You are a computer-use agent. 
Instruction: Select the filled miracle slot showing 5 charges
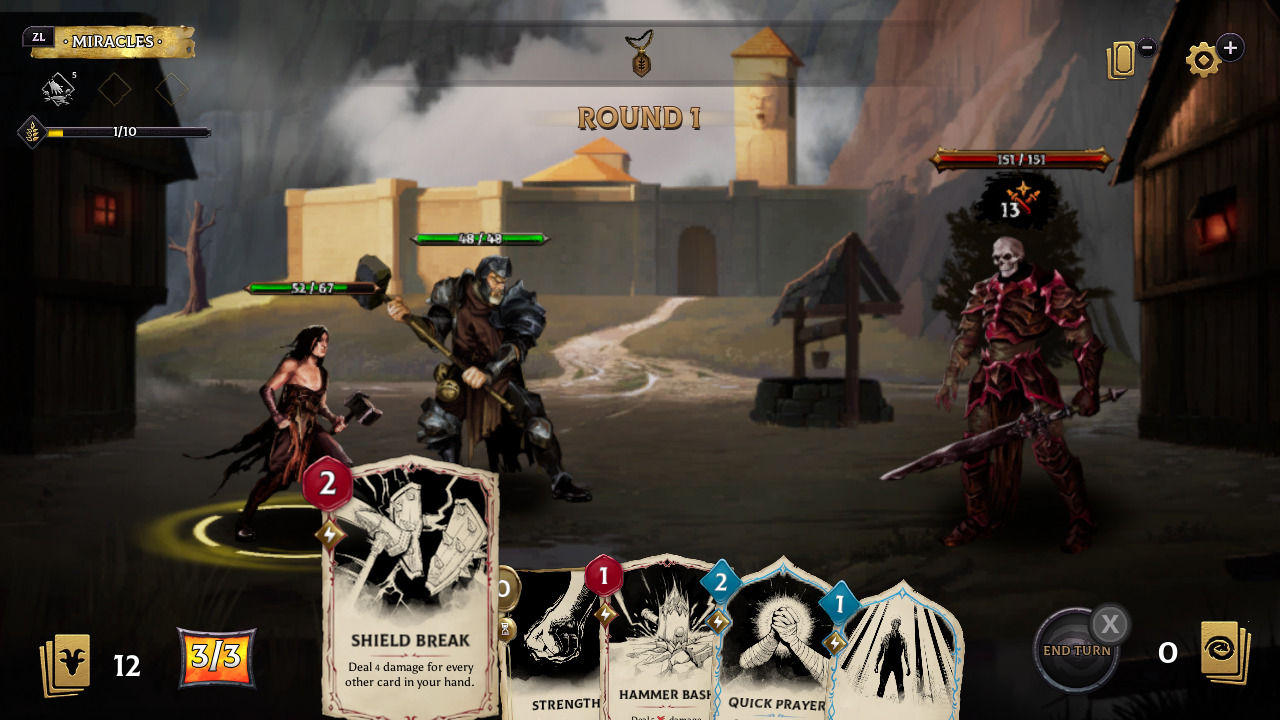click(x=58, y=90)
